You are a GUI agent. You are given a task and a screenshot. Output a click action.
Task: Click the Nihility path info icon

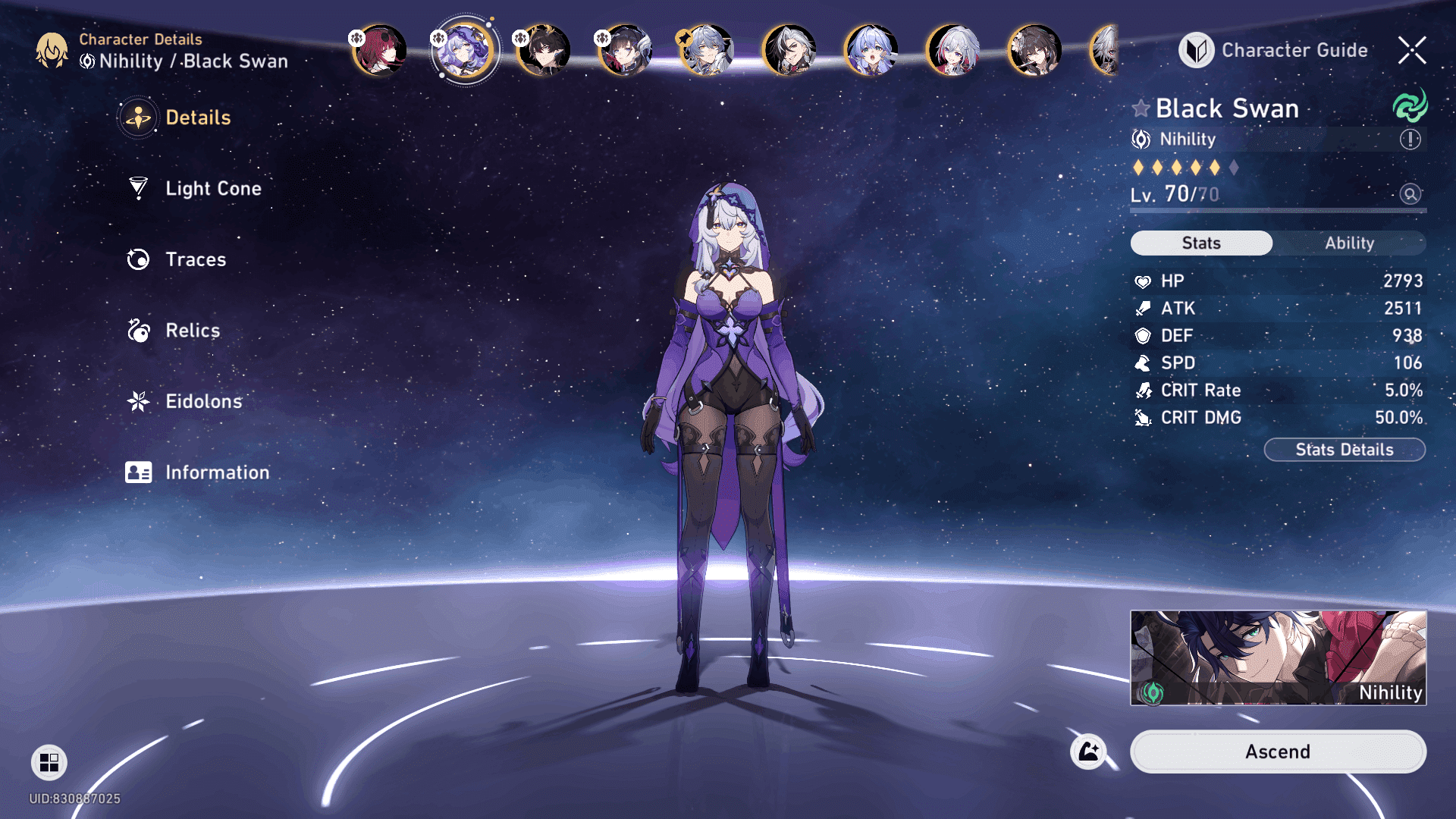tap(1410, 140)
